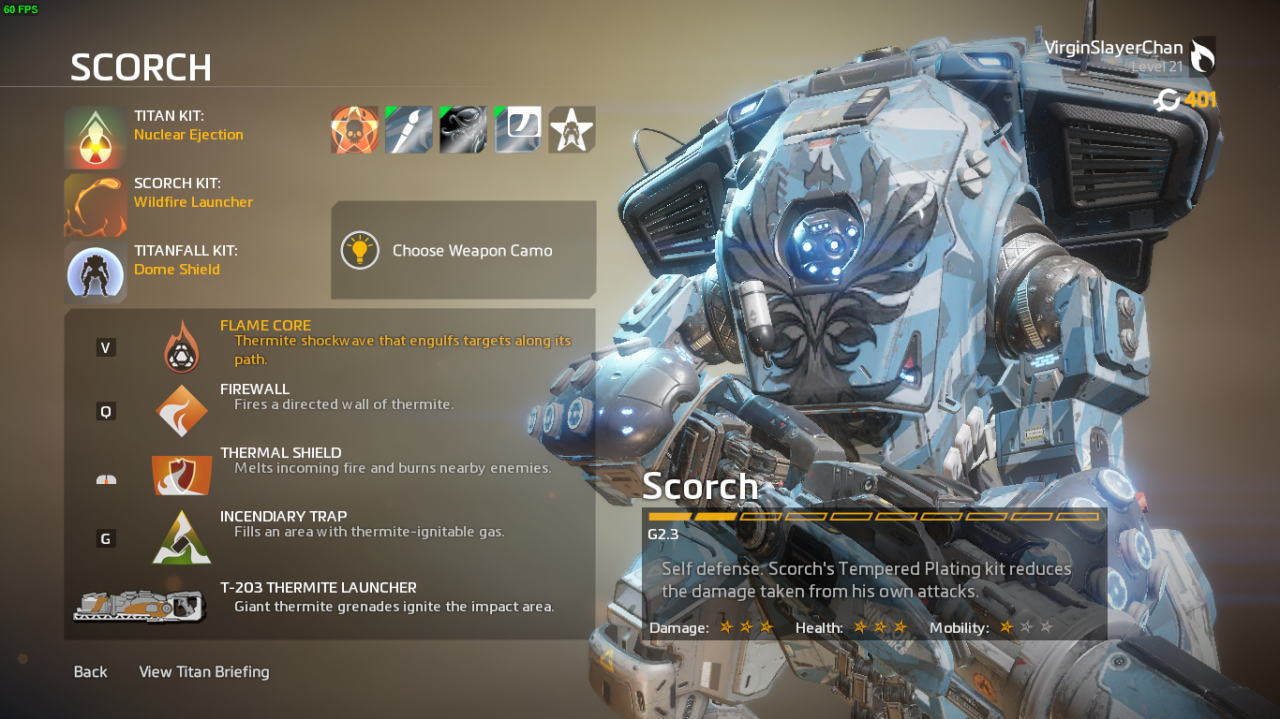This screenshot has width=1280, height=719.
Task: Open the skull star executions icon
Action: (355, 130)
